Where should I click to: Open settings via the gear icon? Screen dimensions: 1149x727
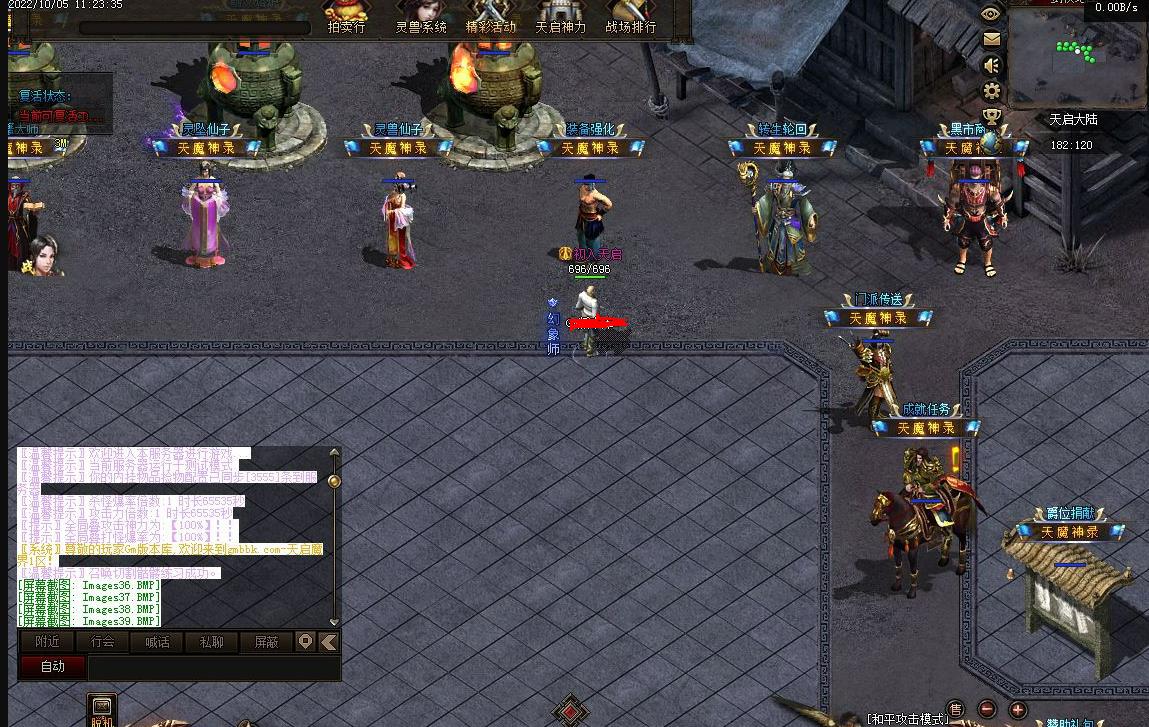click(991, 92)
